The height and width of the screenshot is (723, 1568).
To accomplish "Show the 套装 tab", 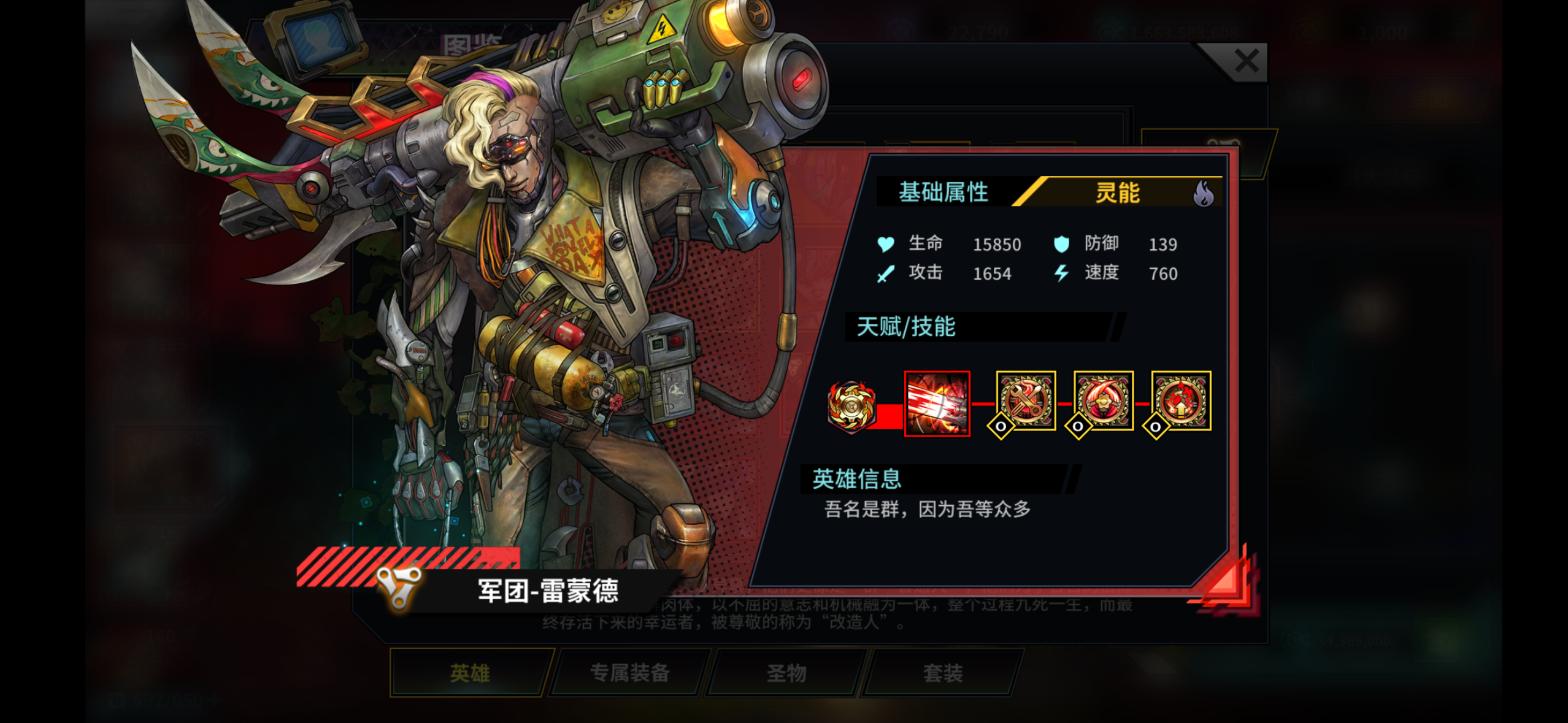I will [943, 673].
